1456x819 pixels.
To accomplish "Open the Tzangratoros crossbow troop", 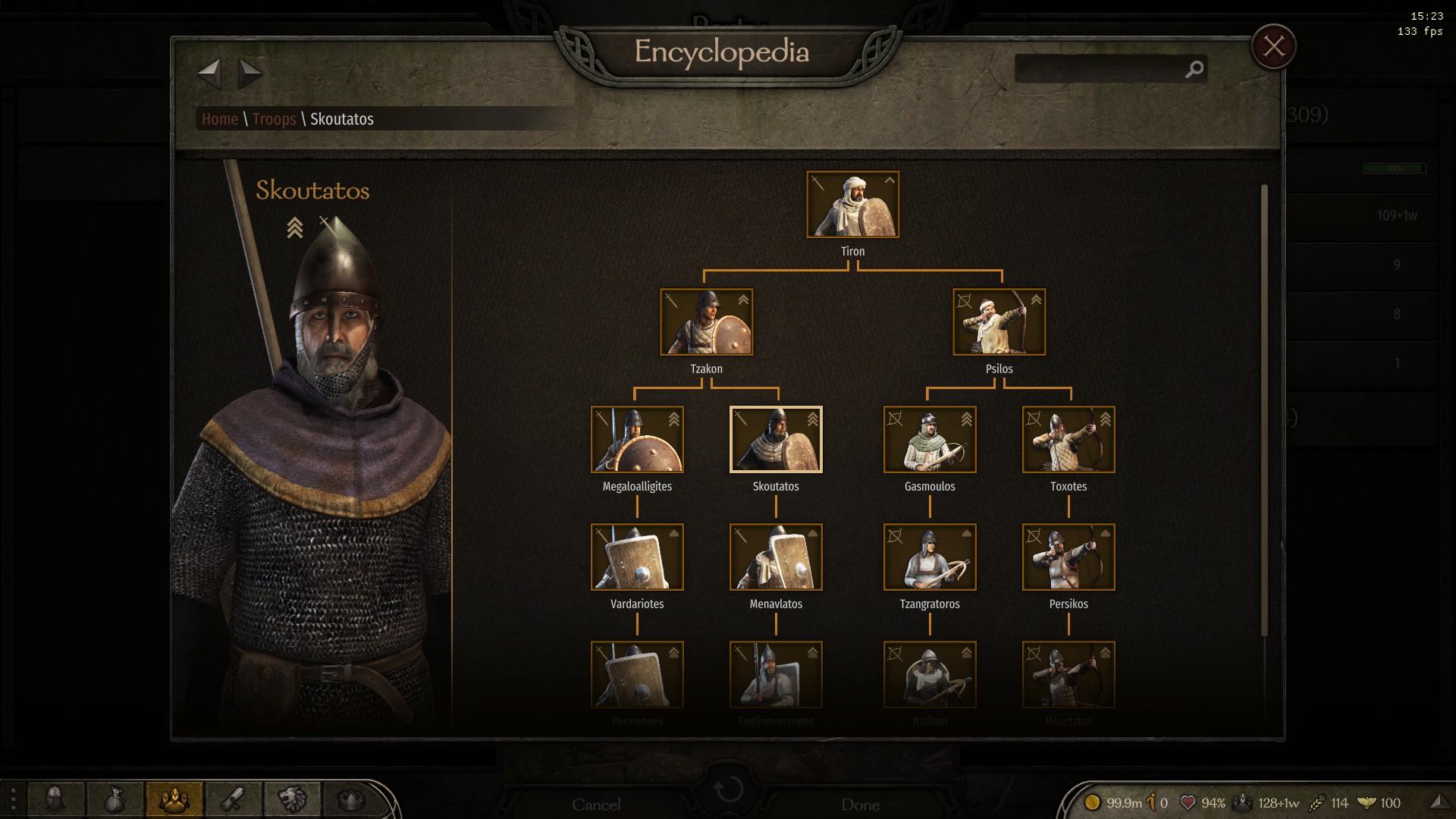I will (x=930, y=557).
